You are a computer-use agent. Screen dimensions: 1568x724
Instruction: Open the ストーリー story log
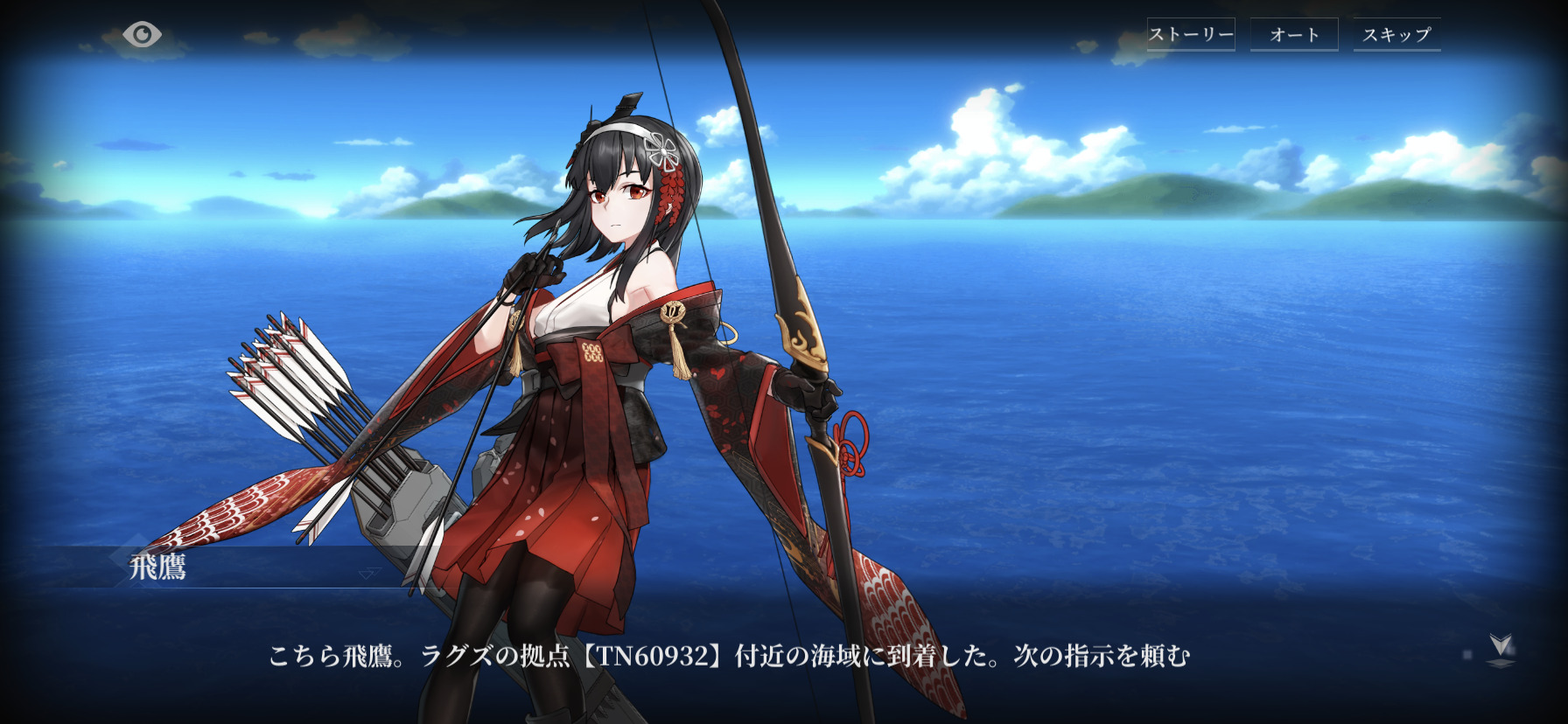pos(1191,35)
